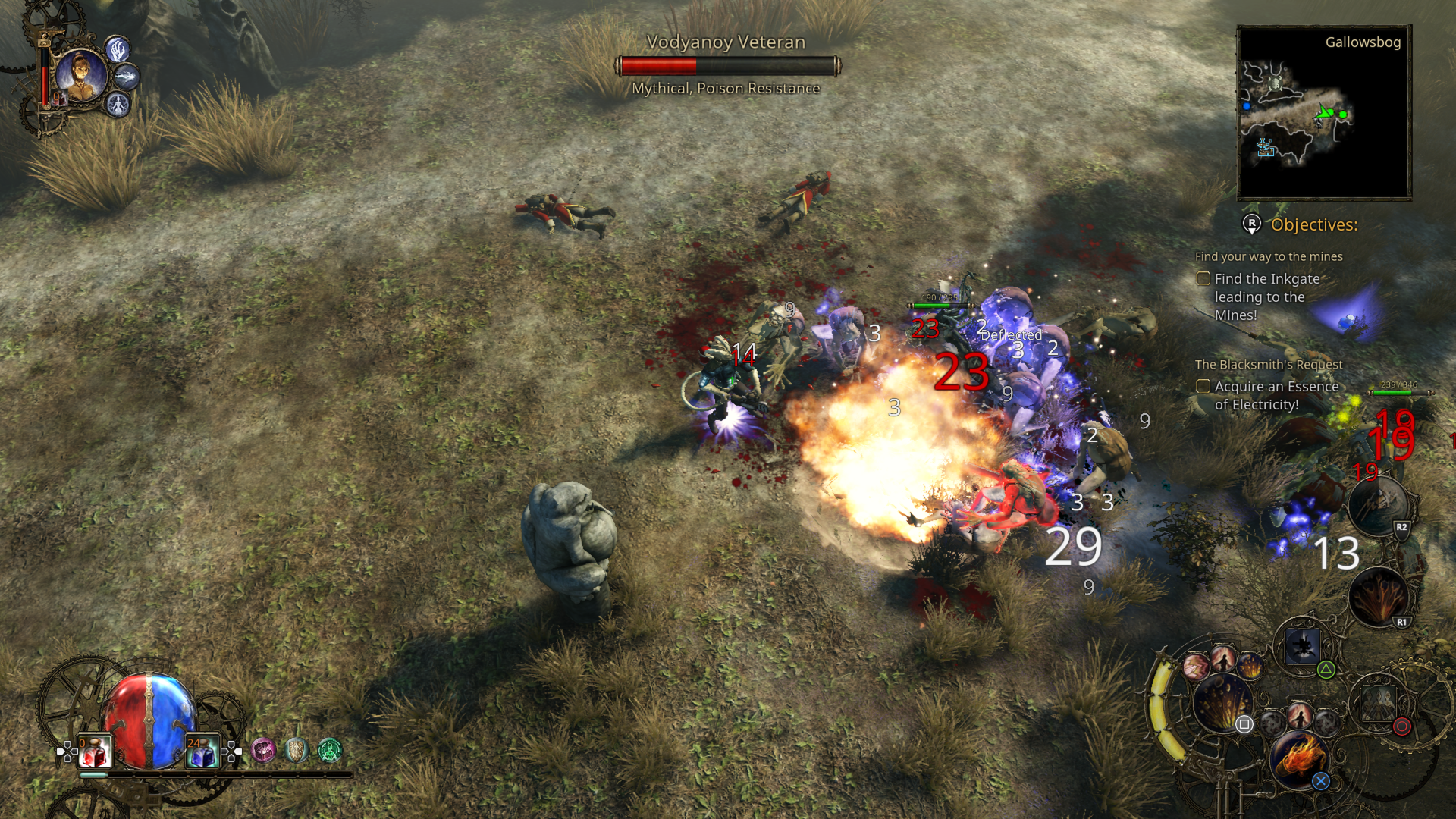Check the Find the Inkgate objective checkbox
Screen dimensions: 1456x819
1203,279
